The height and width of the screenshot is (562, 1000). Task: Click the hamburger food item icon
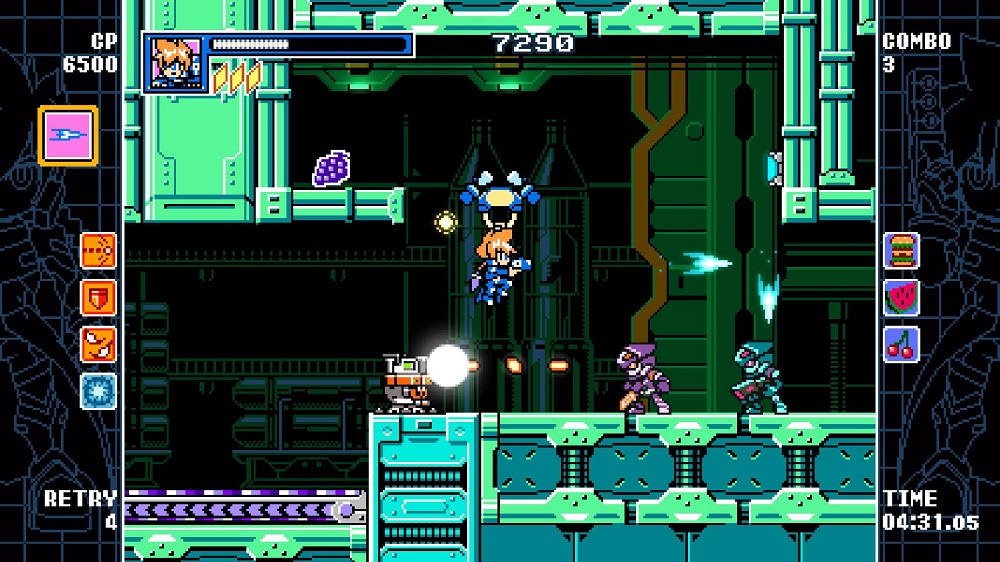pyautogui.click(x=901, y=251)
